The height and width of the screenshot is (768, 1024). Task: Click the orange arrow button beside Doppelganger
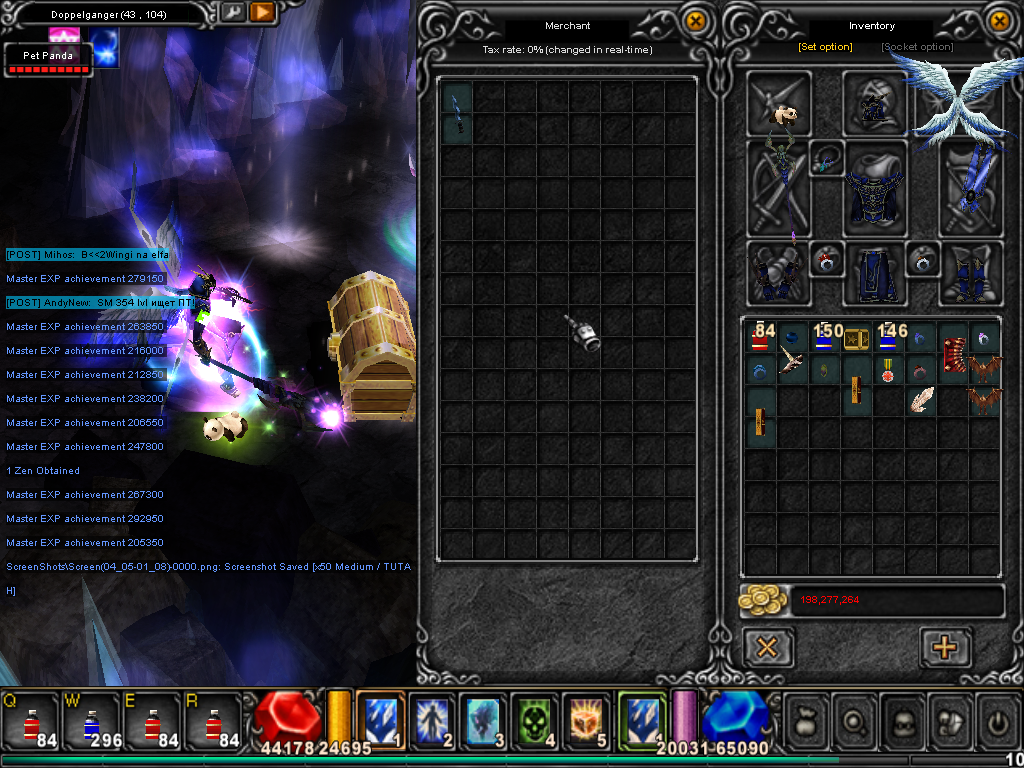tap(262, 12)
